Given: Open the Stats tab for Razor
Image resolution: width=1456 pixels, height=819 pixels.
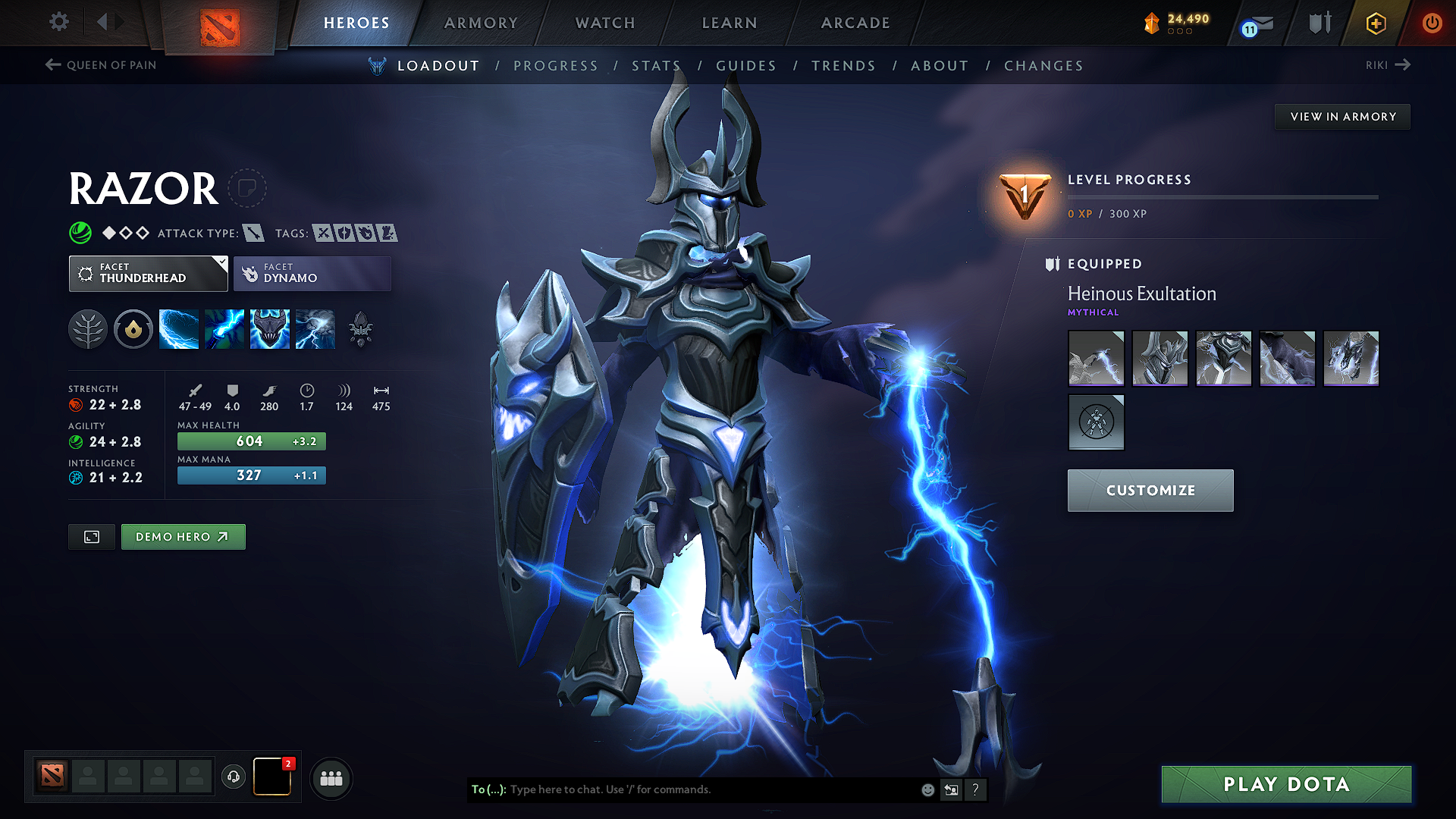Looking at the screenshot, I should tap(657, 65).
